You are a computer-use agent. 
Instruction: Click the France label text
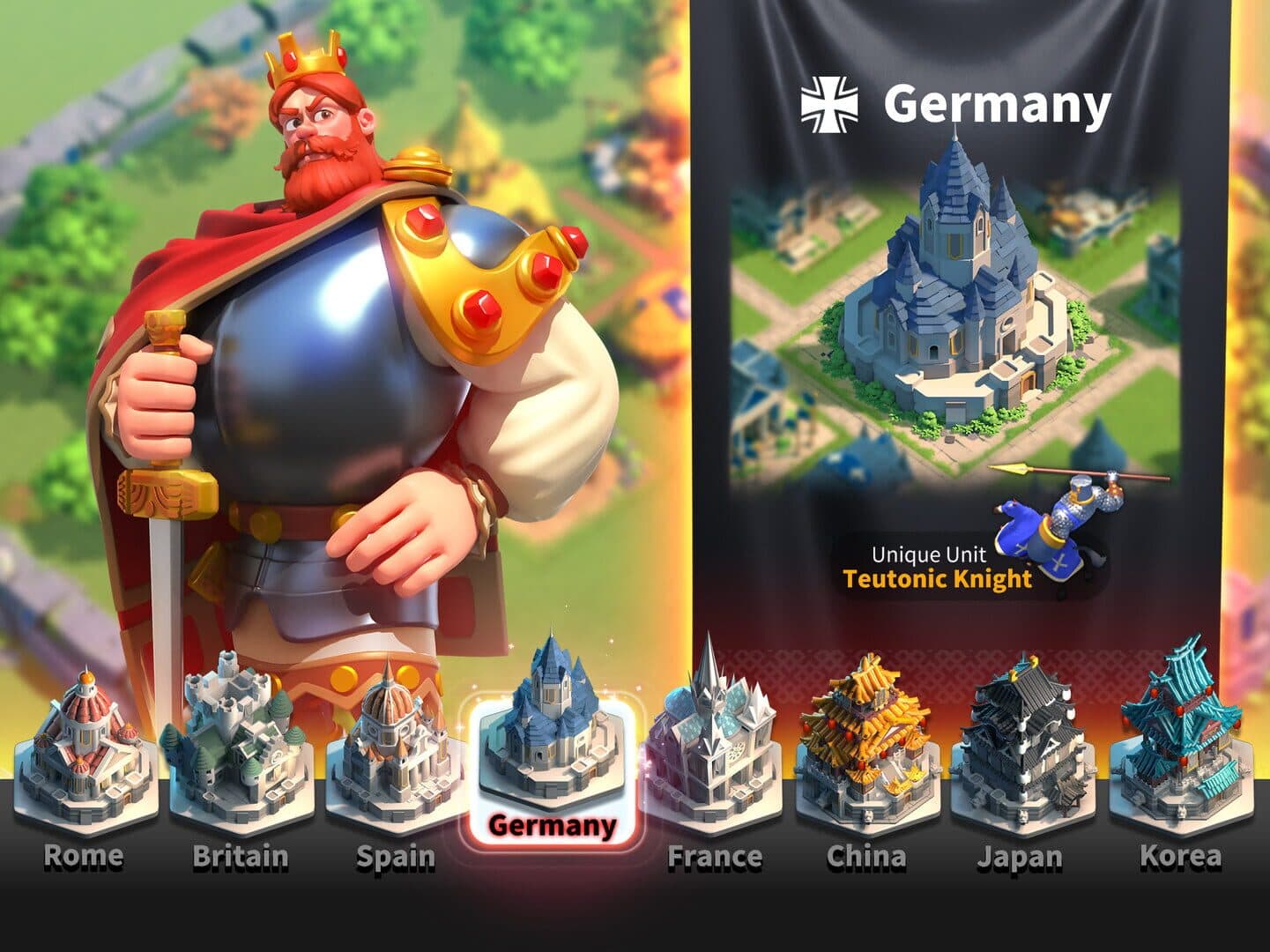tap(718, 855)
